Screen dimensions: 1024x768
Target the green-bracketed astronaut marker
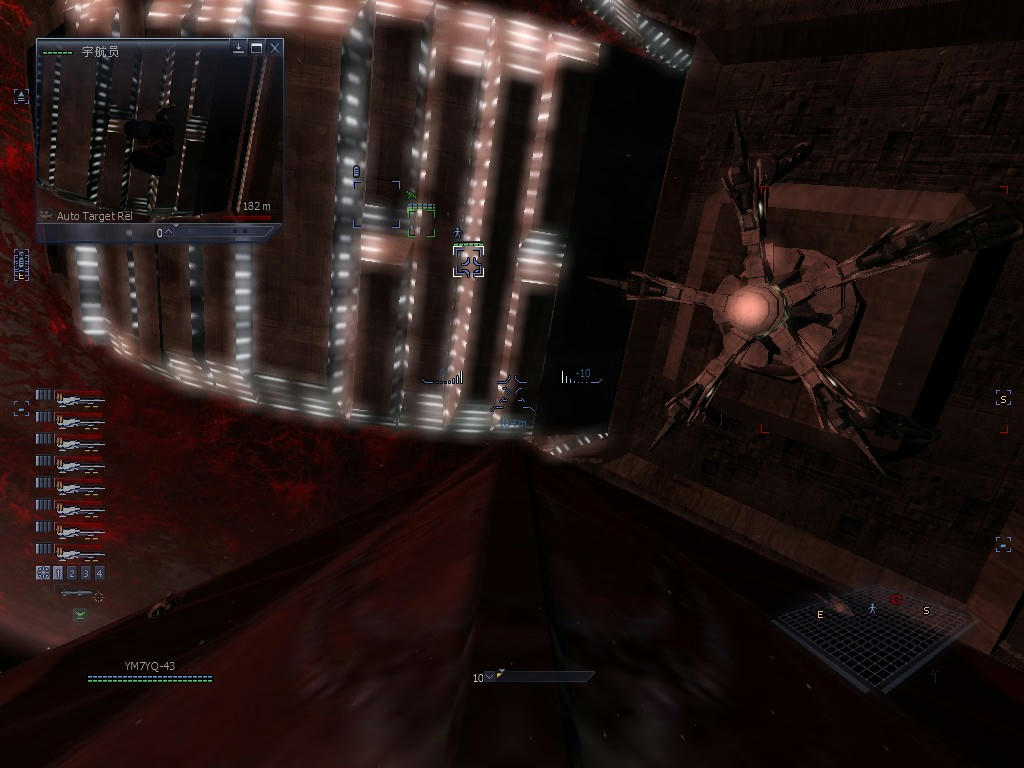(x=421, y=220)
